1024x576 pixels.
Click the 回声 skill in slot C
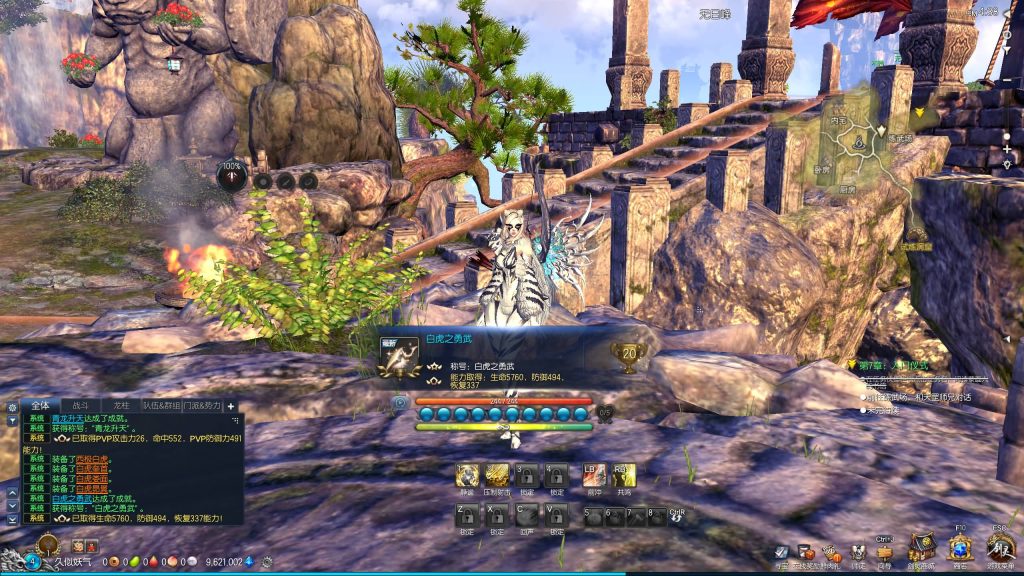tap(526, 515)
